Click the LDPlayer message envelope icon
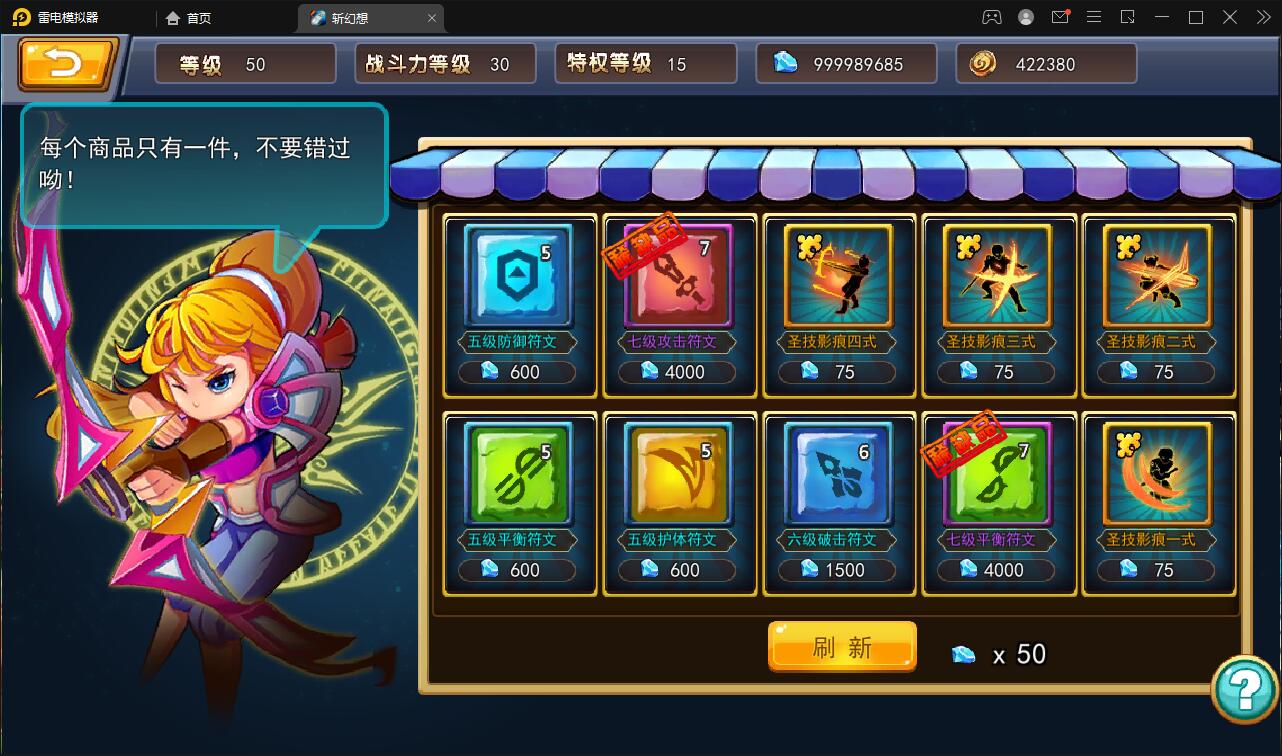This screenshot has height=756, width=1282. click(1060, 17)
